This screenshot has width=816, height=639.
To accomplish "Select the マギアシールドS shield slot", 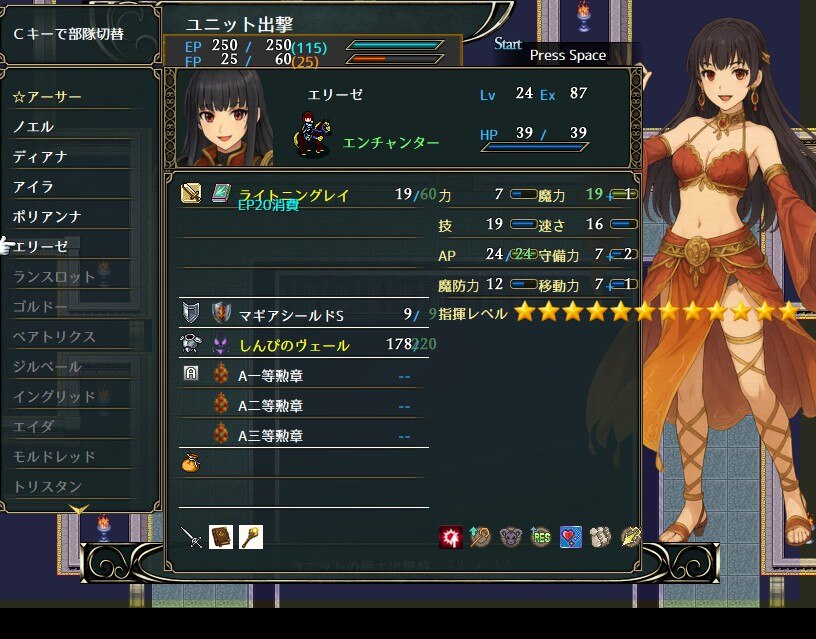I will pyautogui.click(x=291, y=316).
